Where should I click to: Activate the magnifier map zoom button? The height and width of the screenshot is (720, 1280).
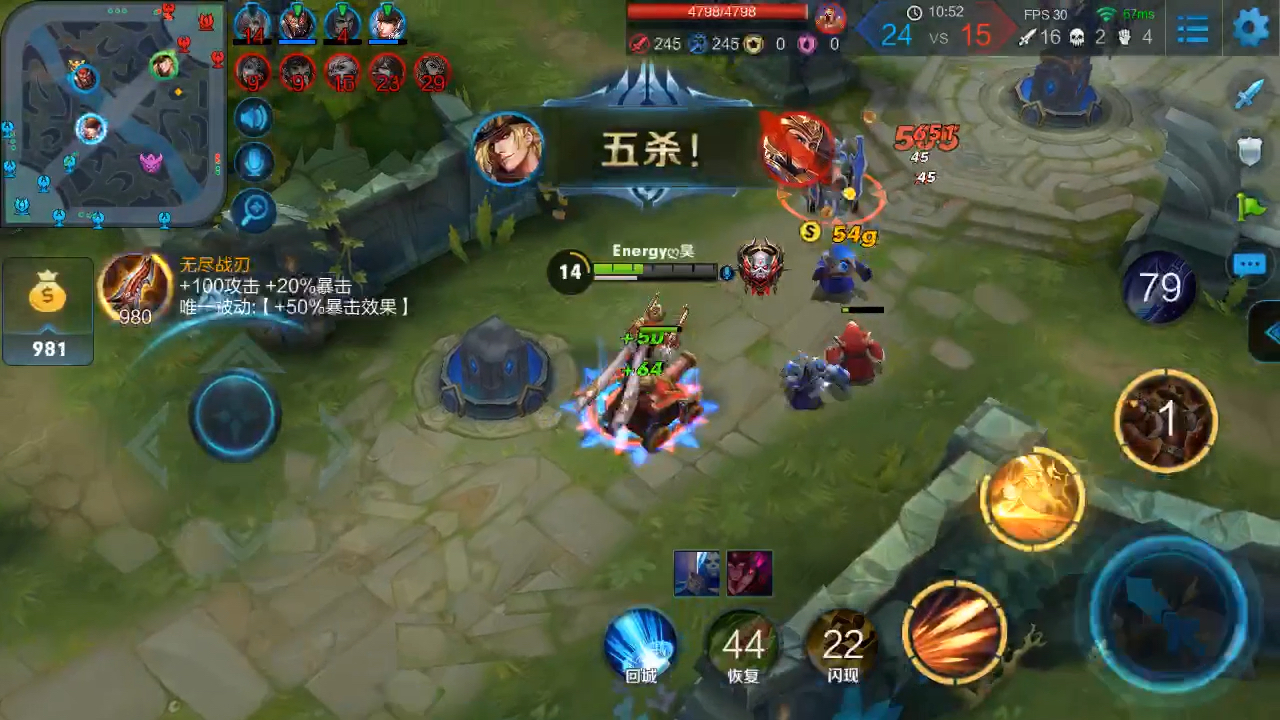[254, 209]
